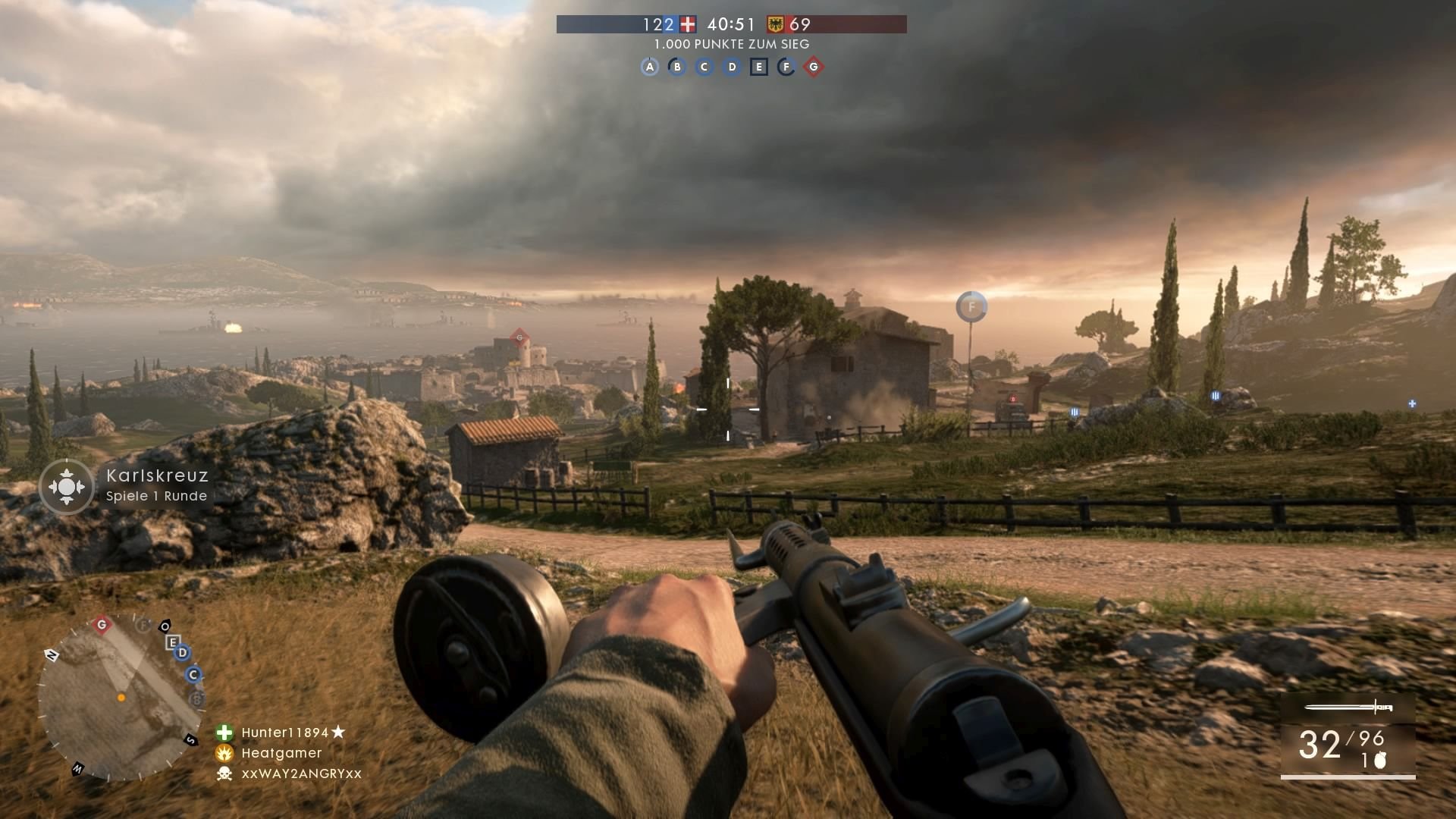Select objective A marker at top
This screenshot has height=819, width=1456.
[650, 67]
